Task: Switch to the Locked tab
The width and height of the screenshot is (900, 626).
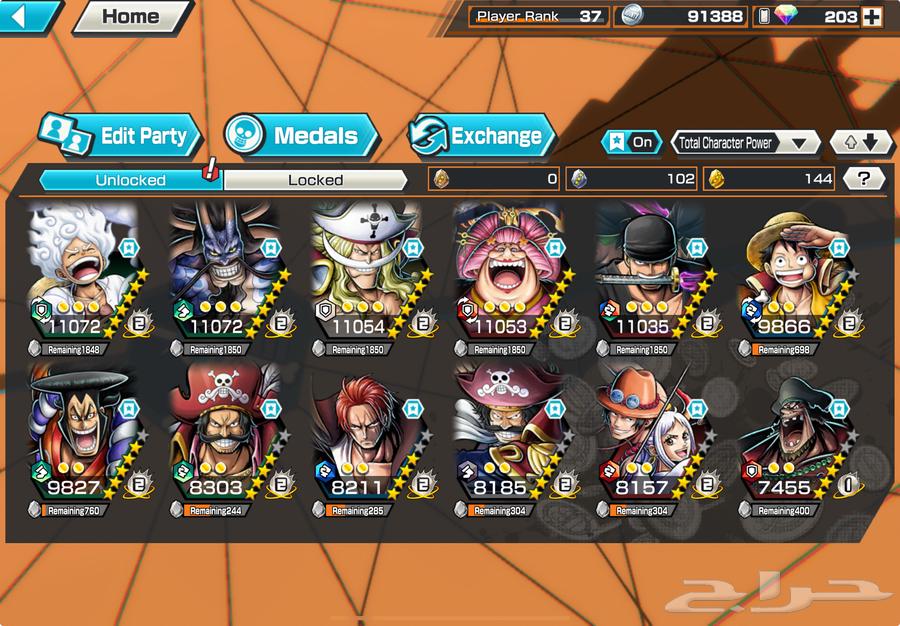Action: click(x=315, y=180)
